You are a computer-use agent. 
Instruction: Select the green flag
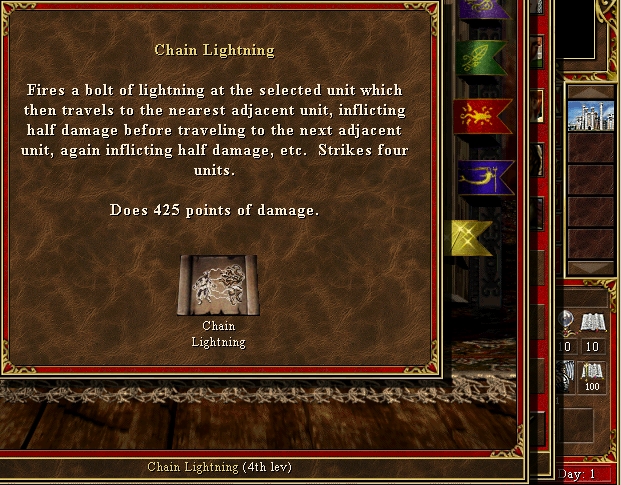tap(481, 58)
